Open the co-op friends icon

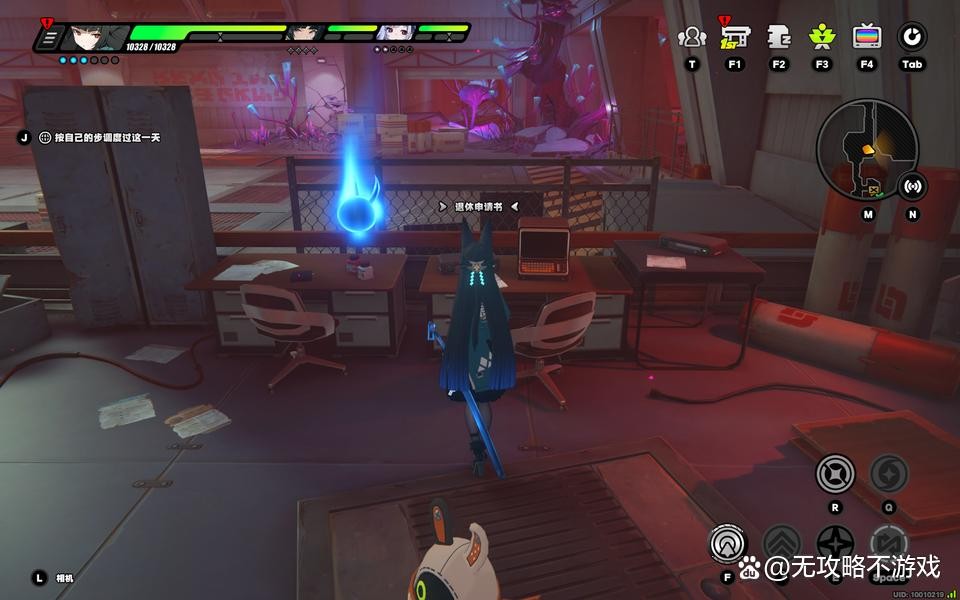point(691,38)
